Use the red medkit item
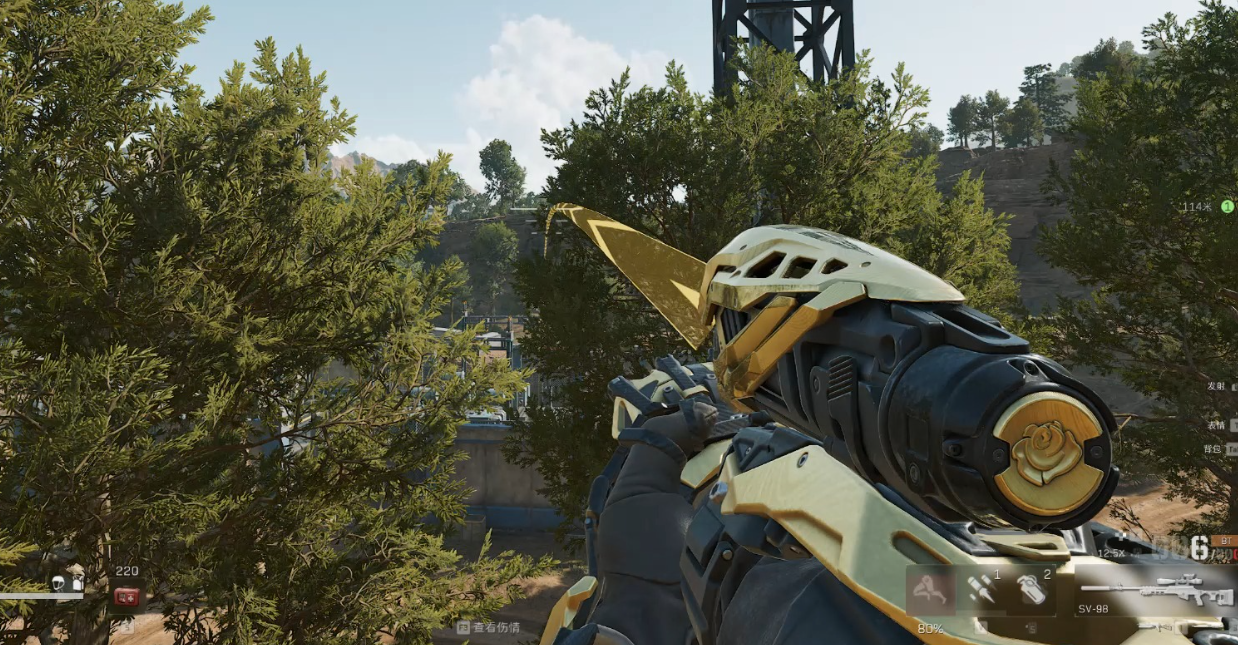Viewport: 1238px width, 645px height. 126,597
